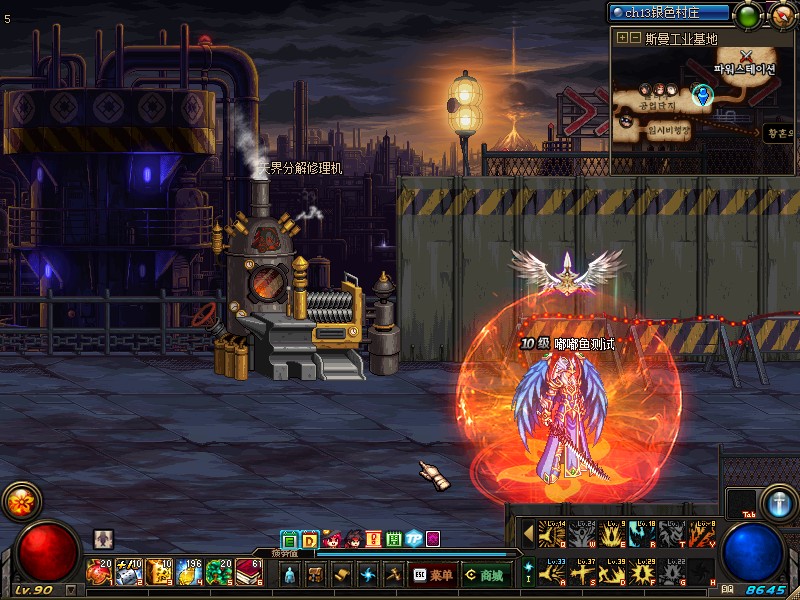
Task: Use the red book item in slot 6
Action: [247, 572]
